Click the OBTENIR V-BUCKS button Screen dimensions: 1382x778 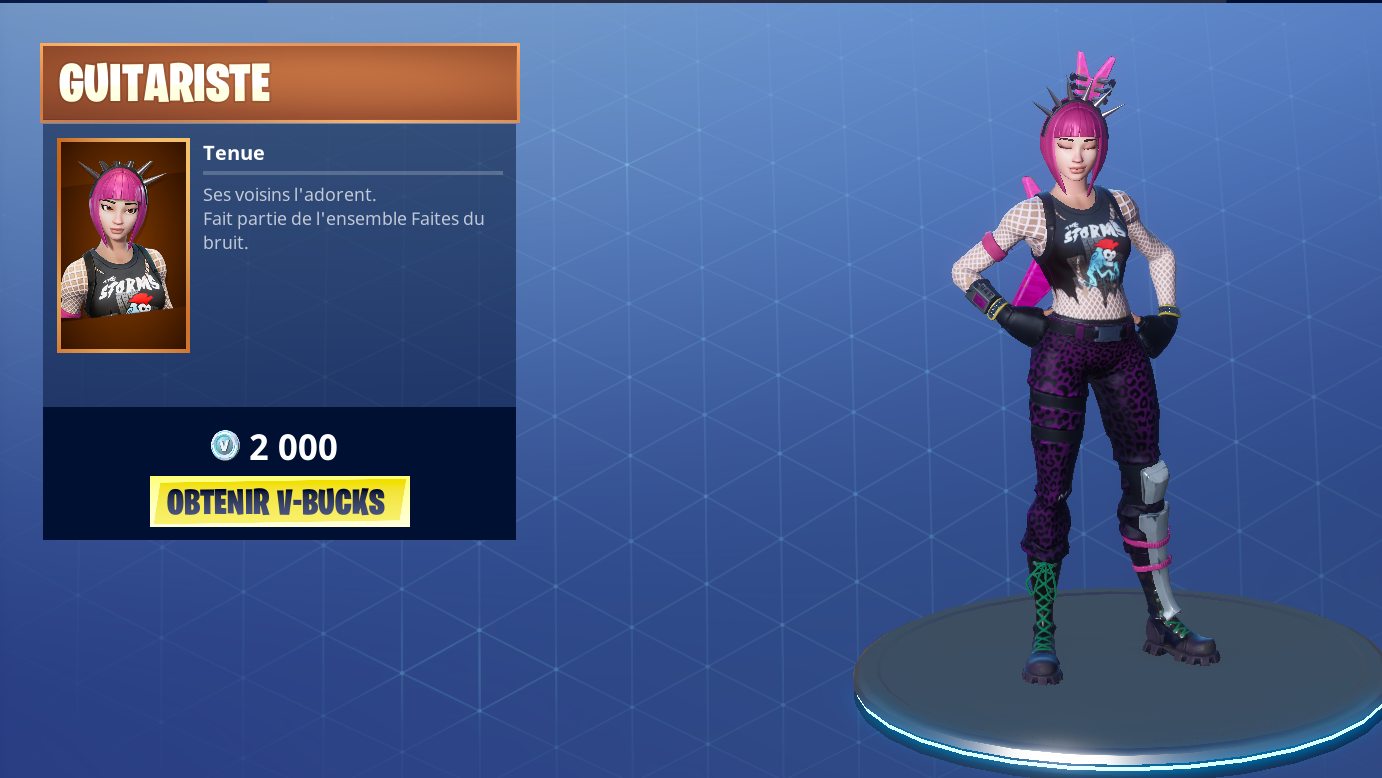click(278, 501)
